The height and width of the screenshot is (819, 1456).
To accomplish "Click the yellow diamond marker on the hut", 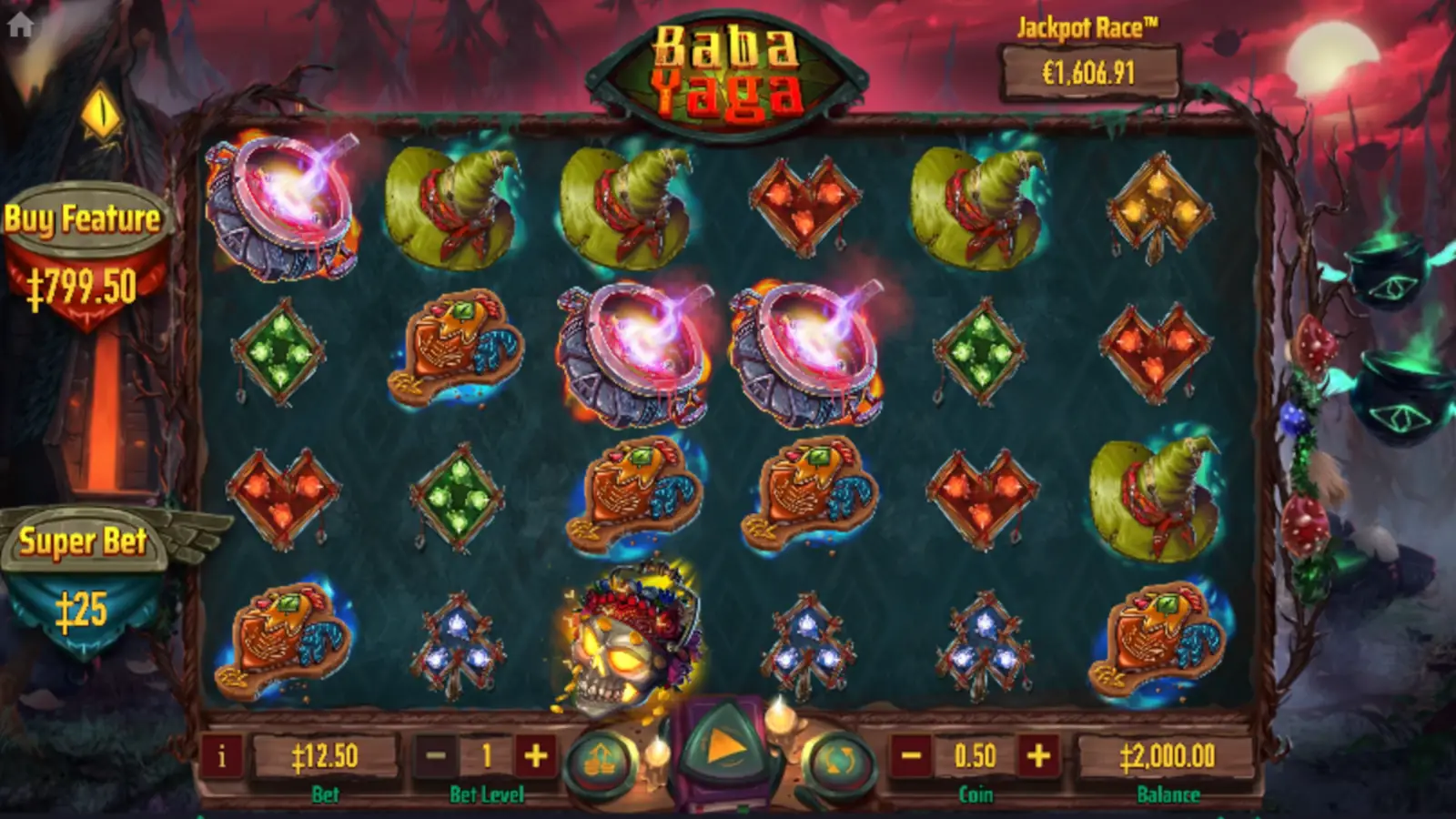I will coord(101,113).
